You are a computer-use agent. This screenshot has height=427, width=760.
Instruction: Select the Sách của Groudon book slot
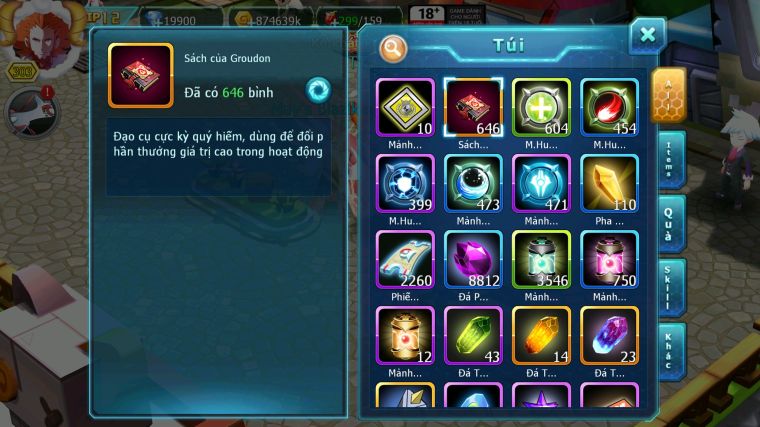click(x=473, y=107)
